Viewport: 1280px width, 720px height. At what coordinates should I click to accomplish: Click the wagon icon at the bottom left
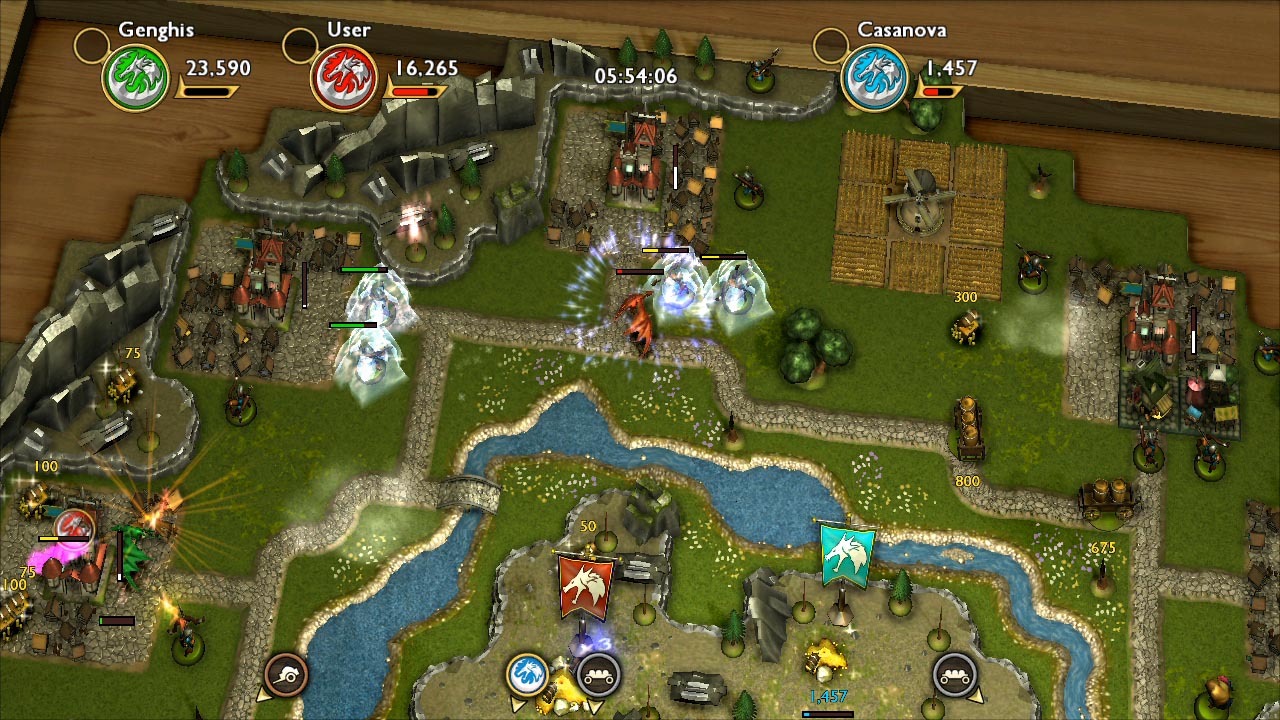pyautogui.click(x=289, y=674)
